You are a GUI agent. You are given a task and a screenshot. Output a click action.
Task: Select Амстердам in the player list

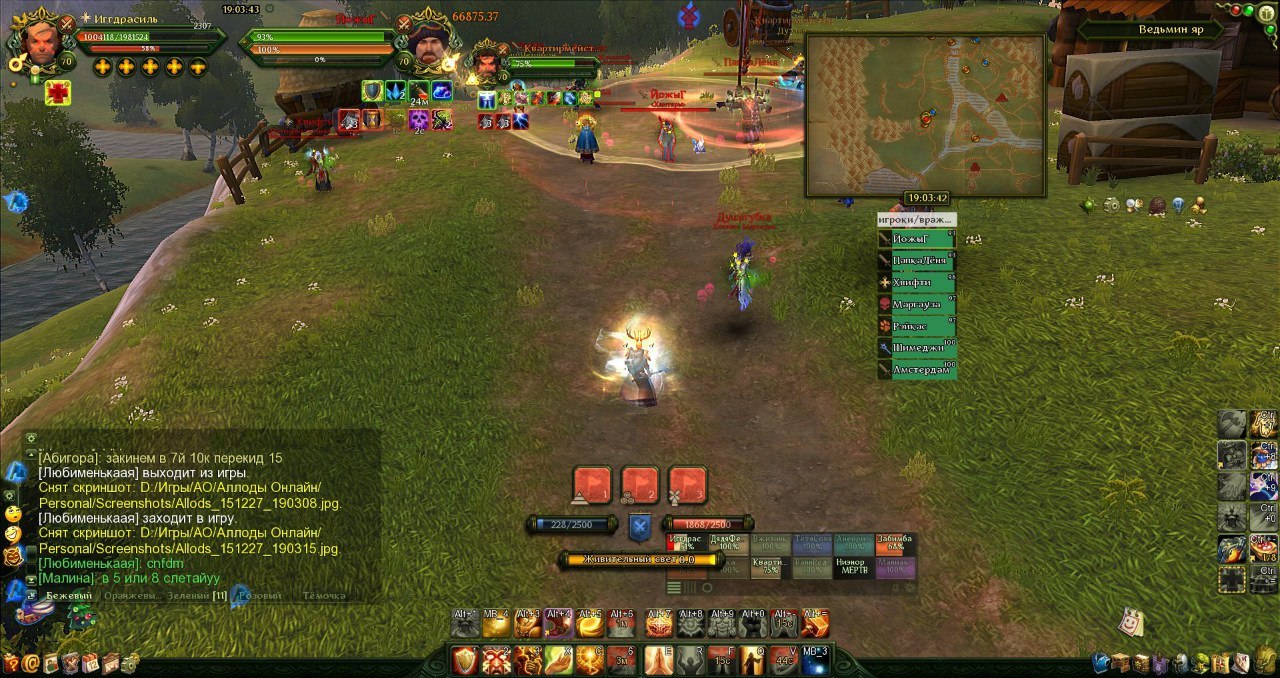(916, 370)
